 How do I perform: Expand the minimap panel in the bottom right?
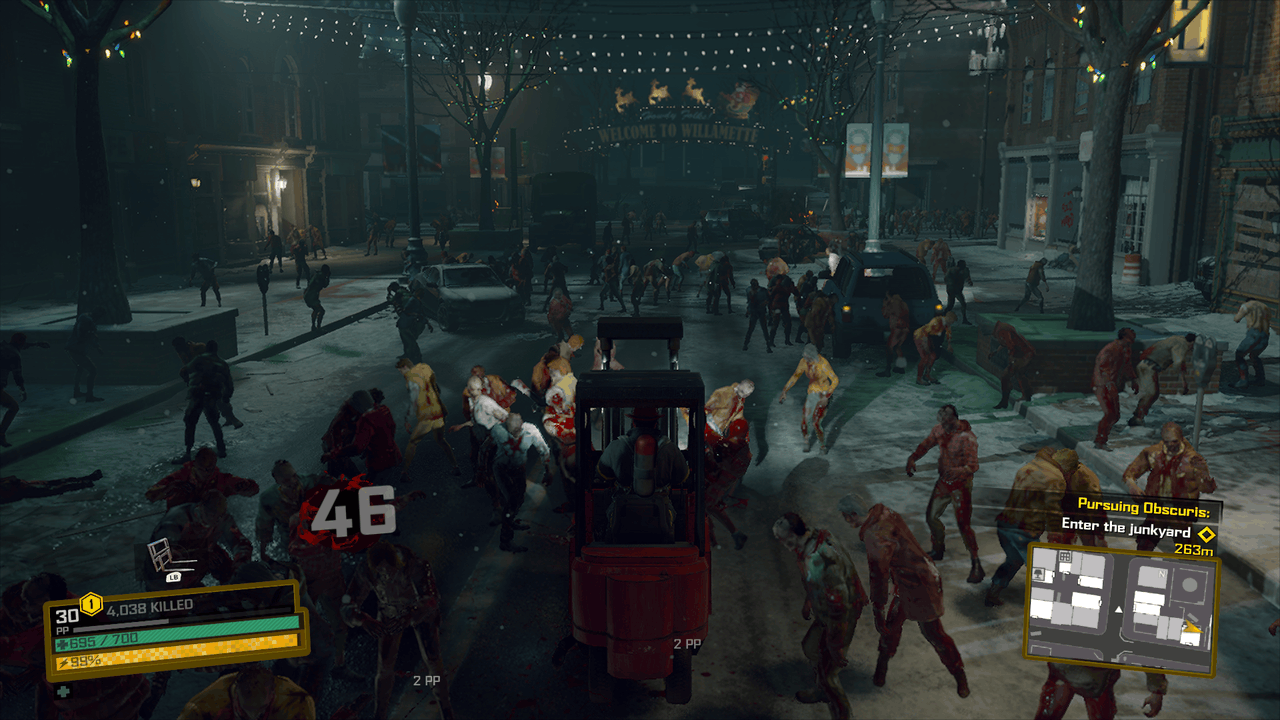1122,610
